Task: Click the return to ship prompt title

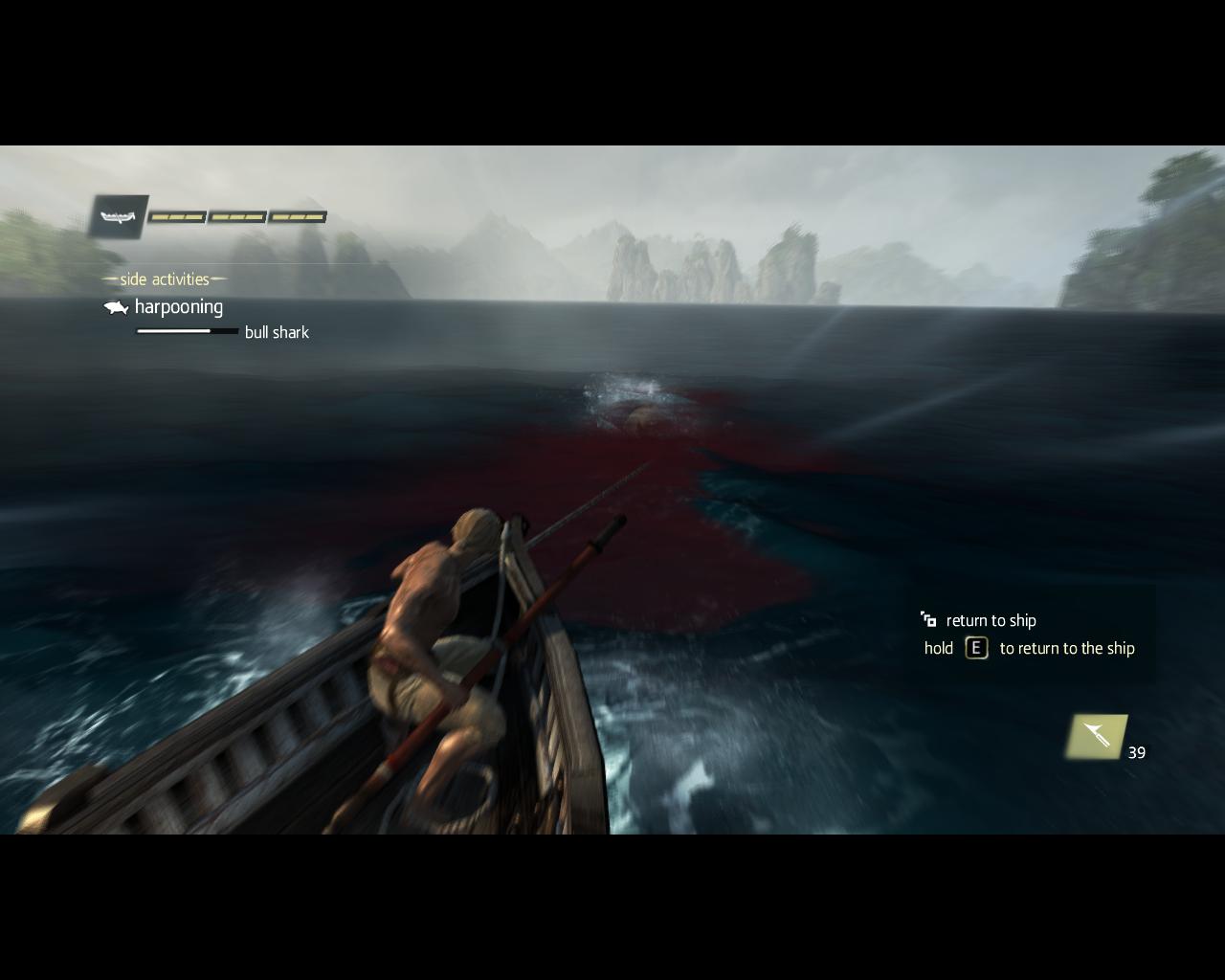Action: [x=991, y=621]
